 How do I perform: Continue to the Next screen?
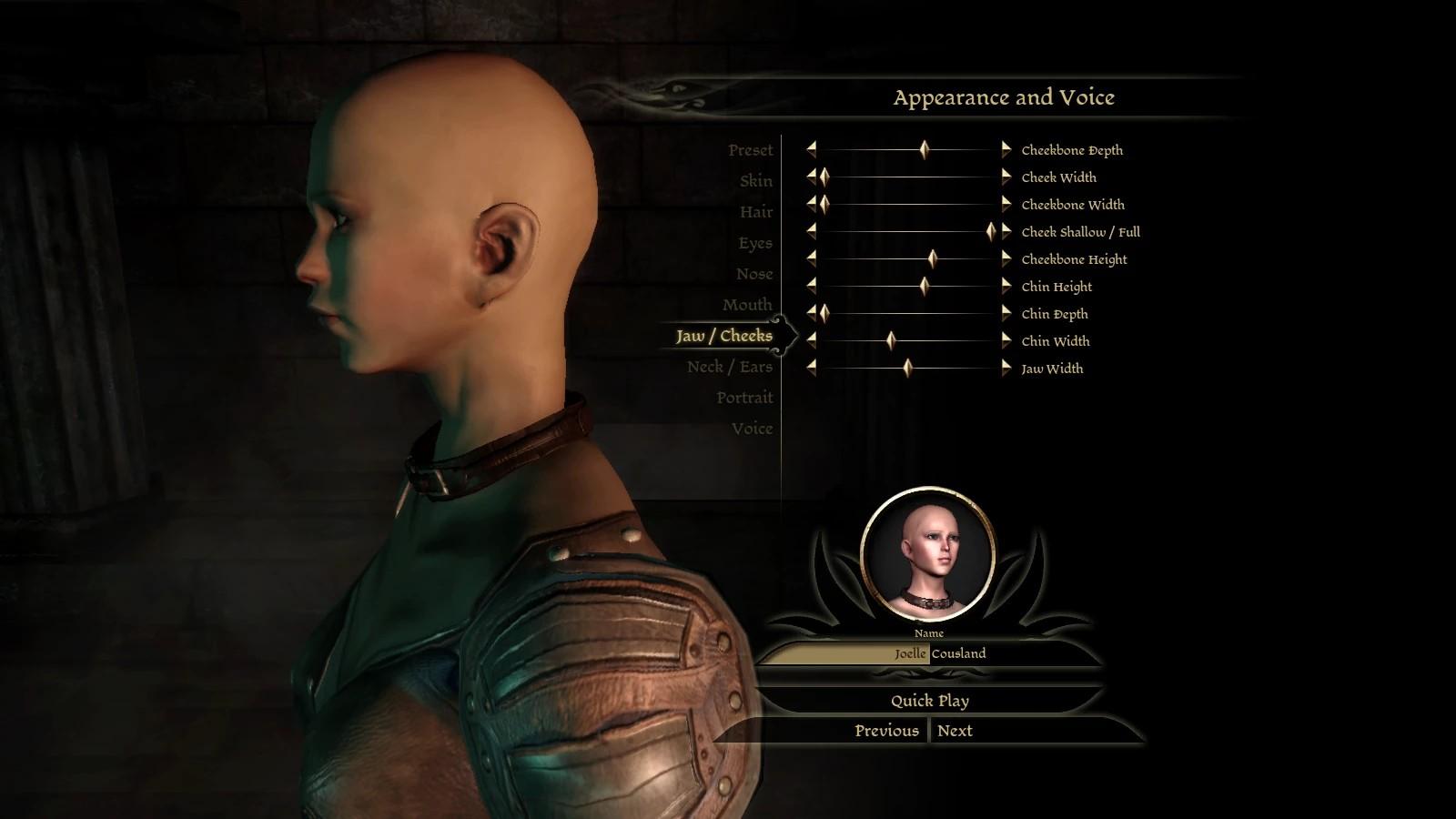coord(955,731)
